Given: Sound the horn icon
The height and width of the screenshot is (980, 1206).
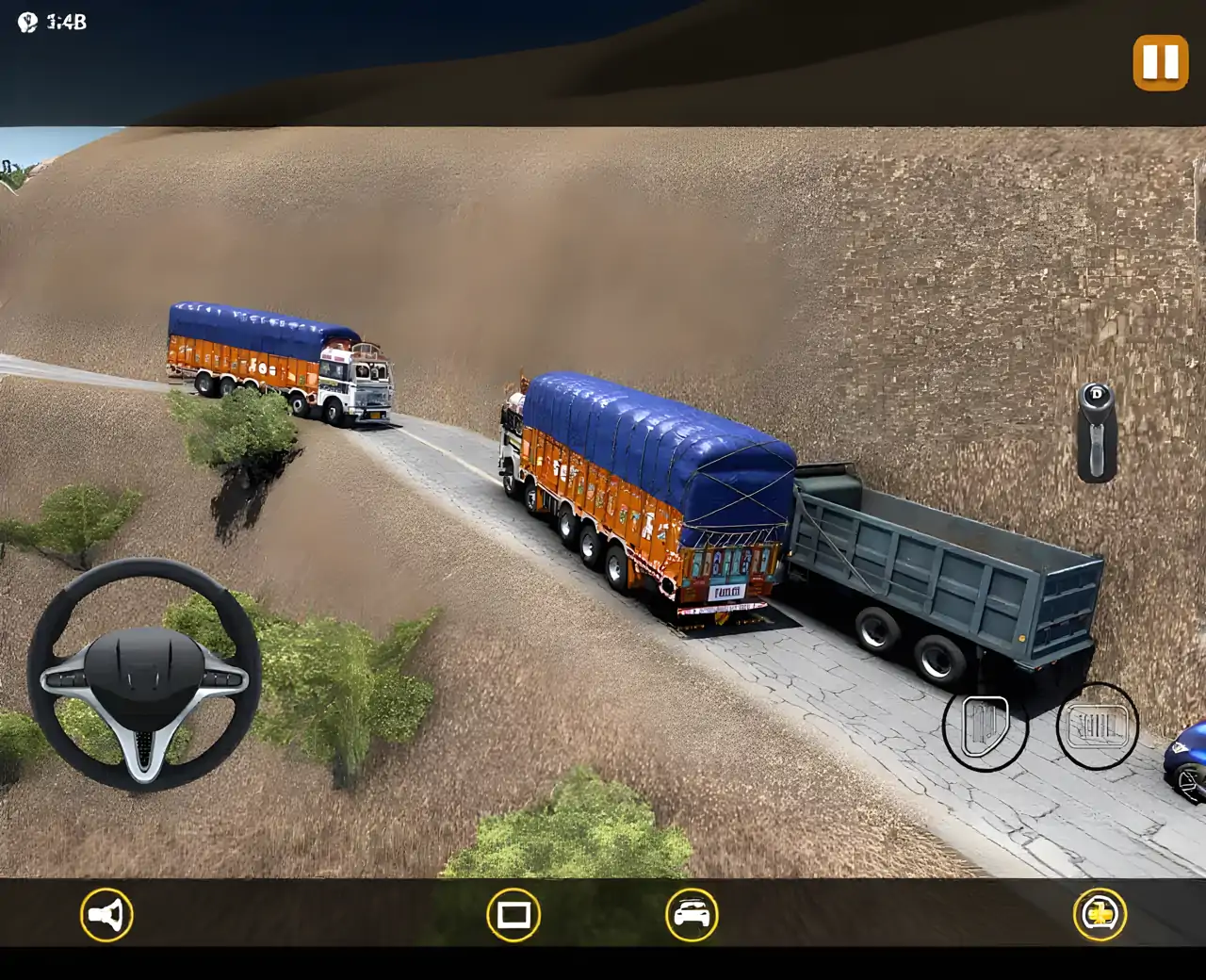Looking at the screenshot, I should [x=106, y=914].
